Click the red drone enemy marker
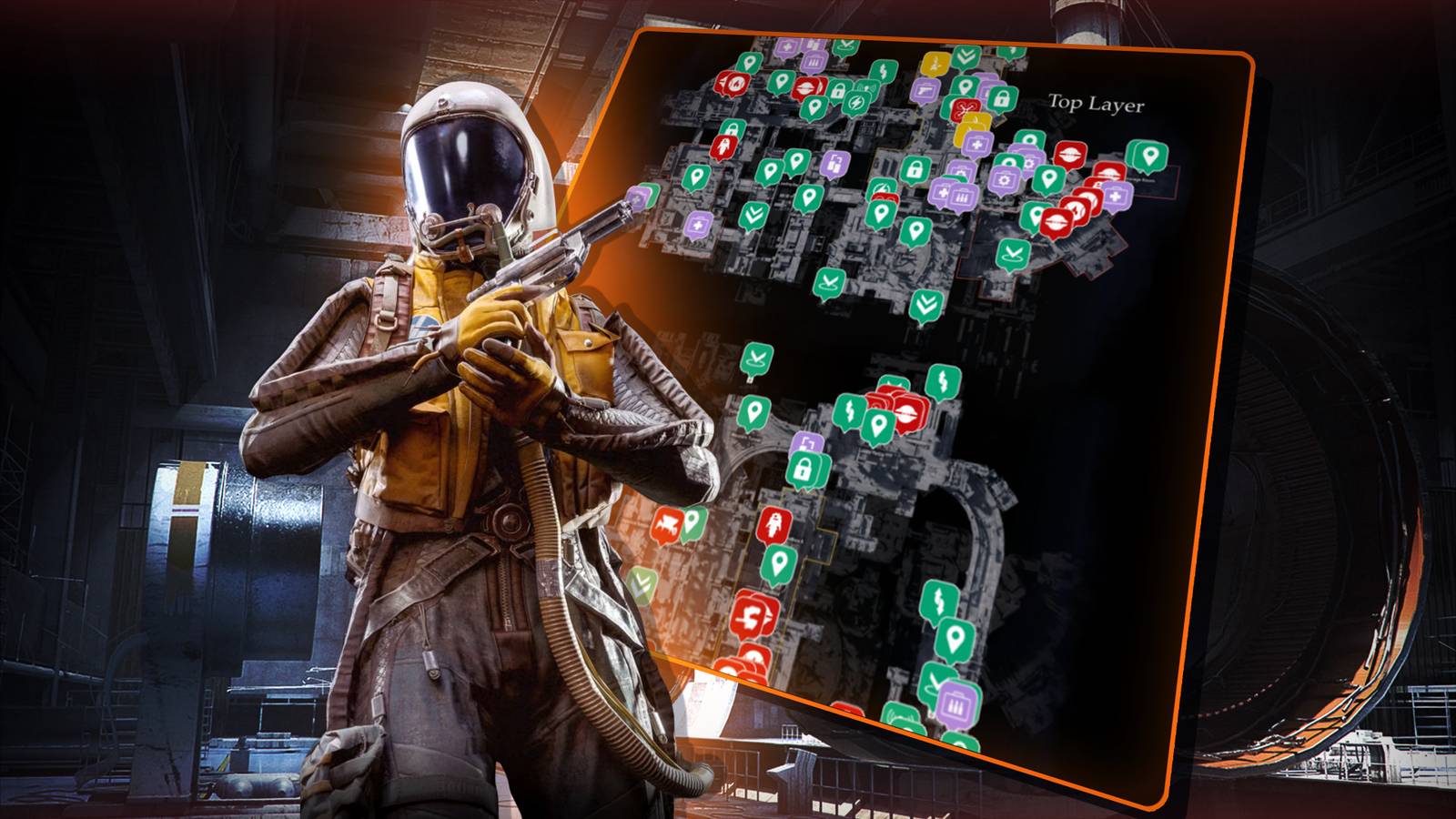This screenshot has height=819, width=1456. (966, 110)
